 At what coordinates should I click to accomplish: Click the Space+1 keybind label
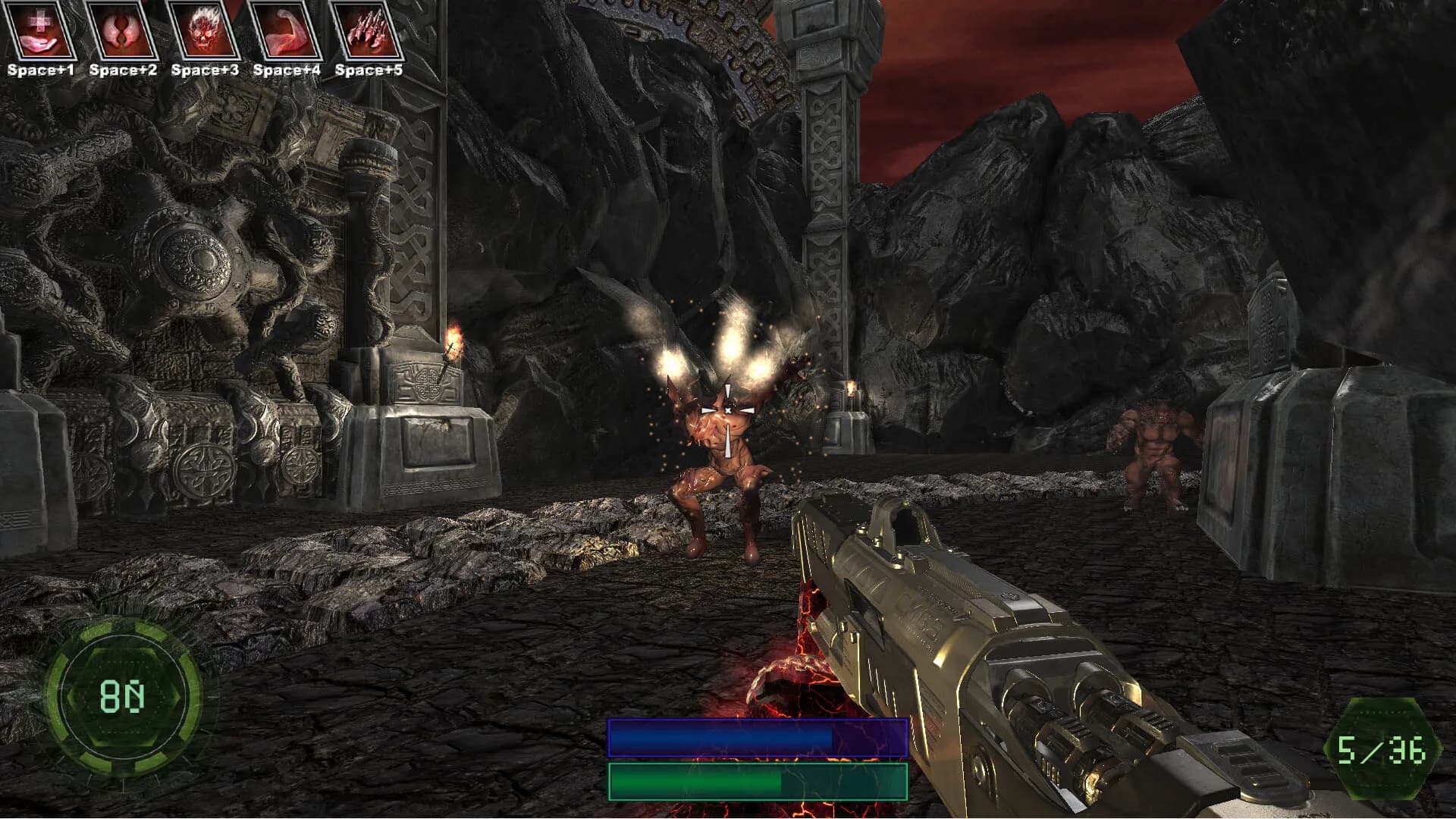pos(42,71)
